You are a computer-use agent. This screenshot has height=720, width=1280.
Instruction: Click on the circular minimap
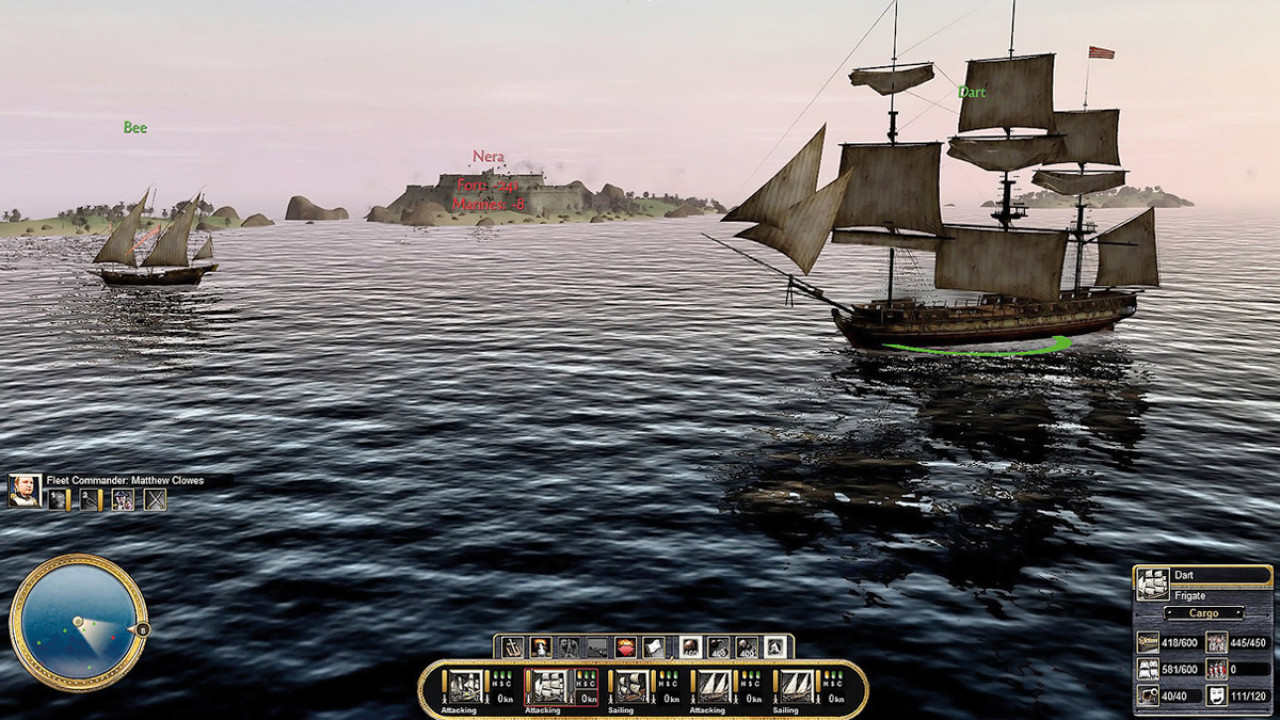[76, 622]
